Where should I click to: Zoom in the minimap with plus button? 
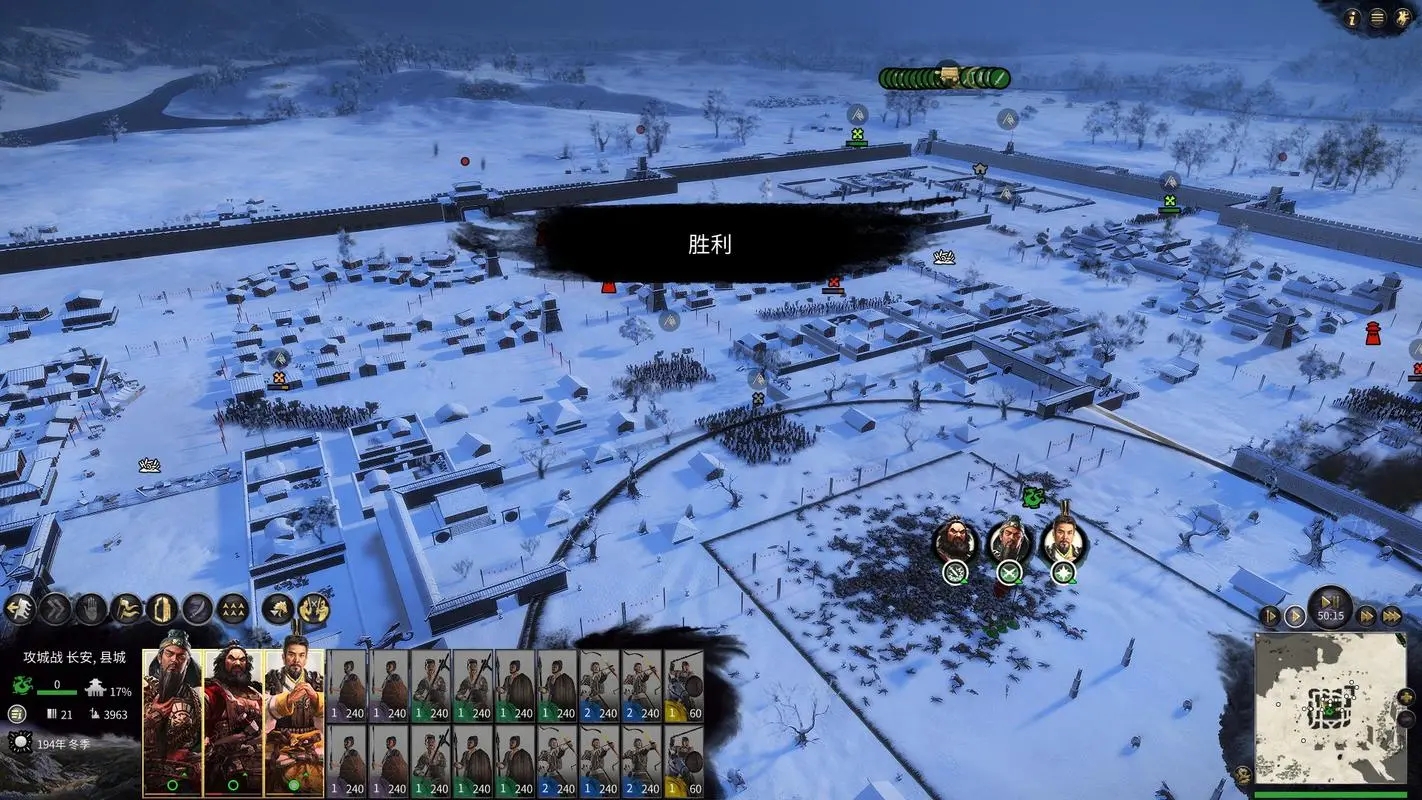pos(1407,696)
